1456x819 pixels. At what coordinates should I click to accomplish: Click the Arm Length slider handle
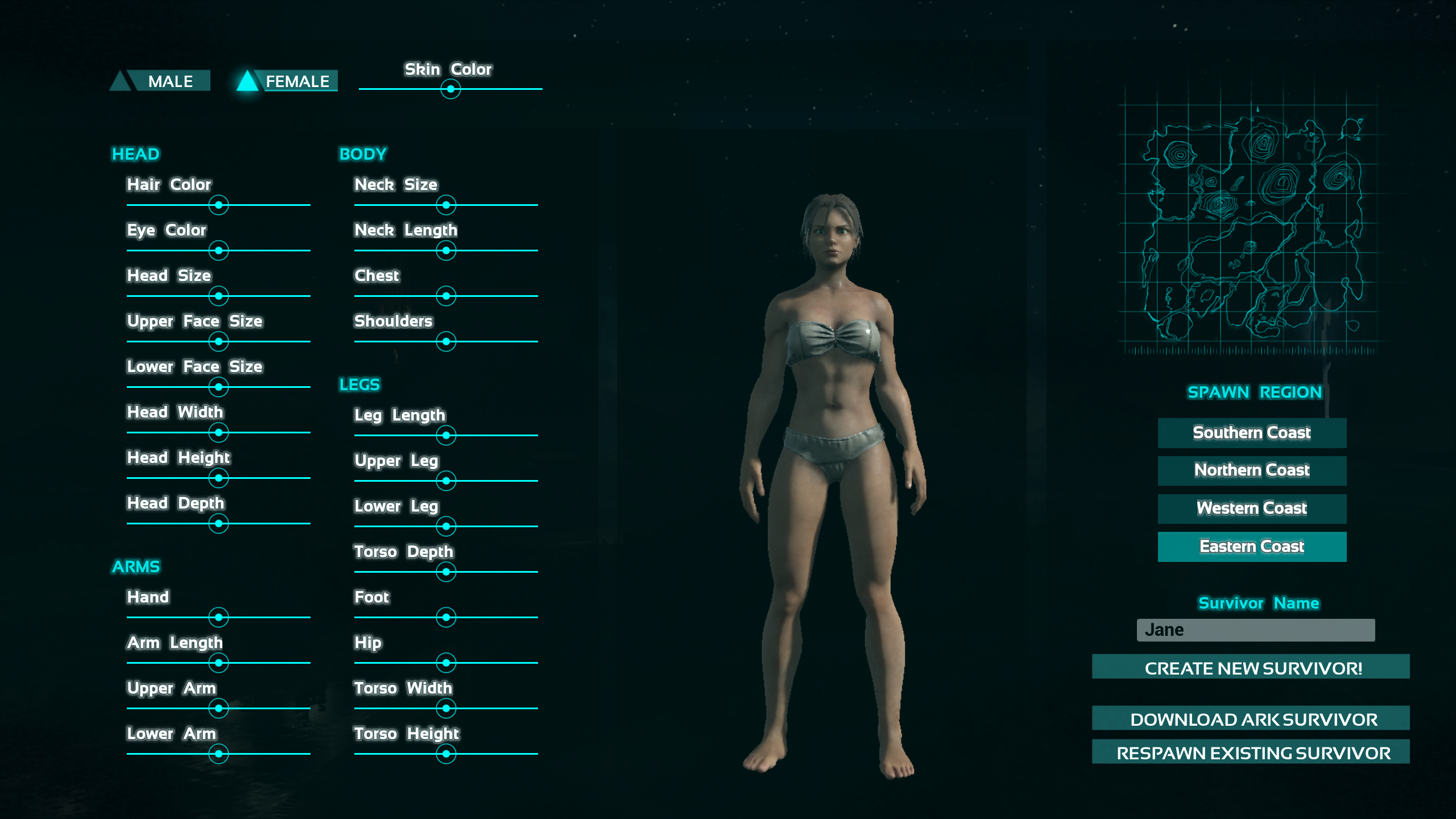point(218,663)
